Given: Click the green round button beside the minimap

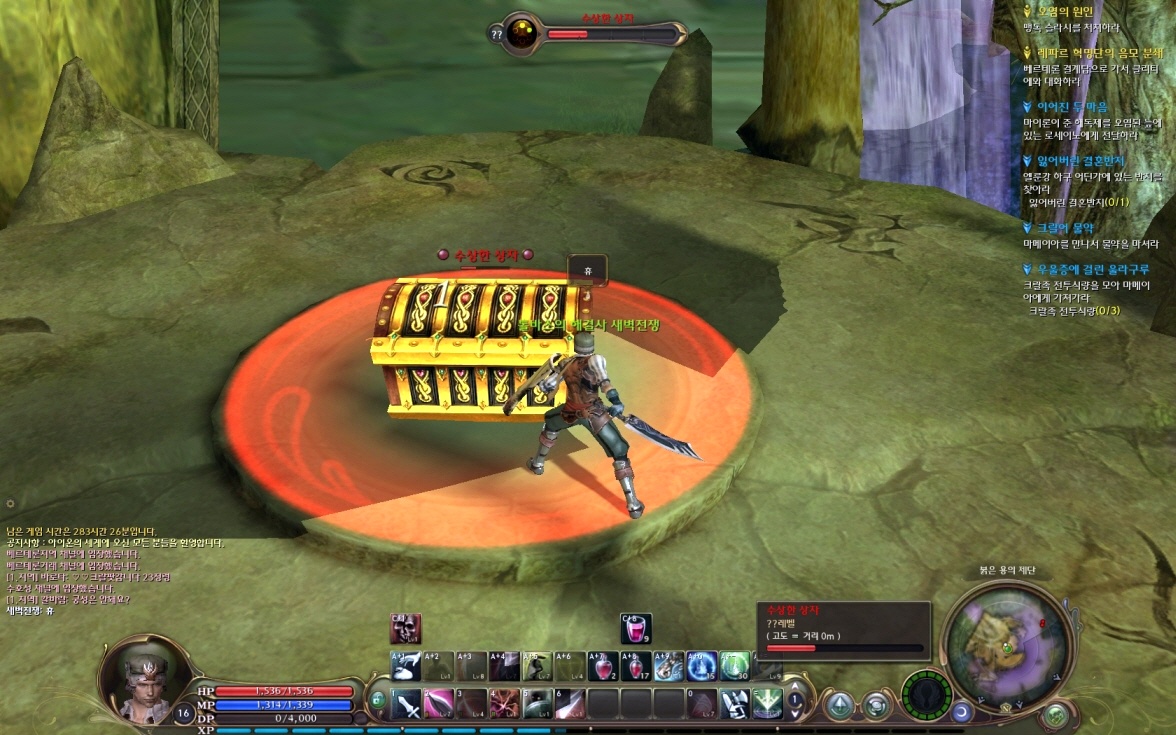Looking at the screenshot, I should point(1055,714).
